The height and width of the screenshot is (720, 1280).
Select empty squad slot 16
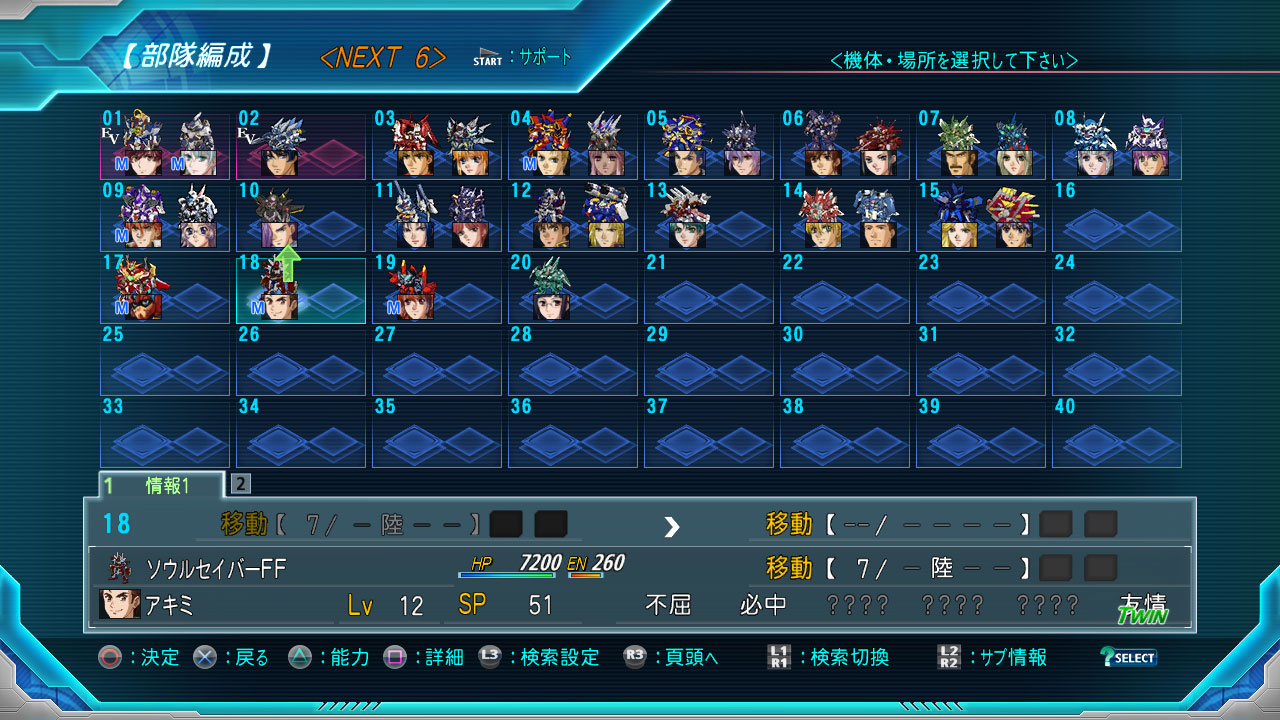[x=1117, y=218]
